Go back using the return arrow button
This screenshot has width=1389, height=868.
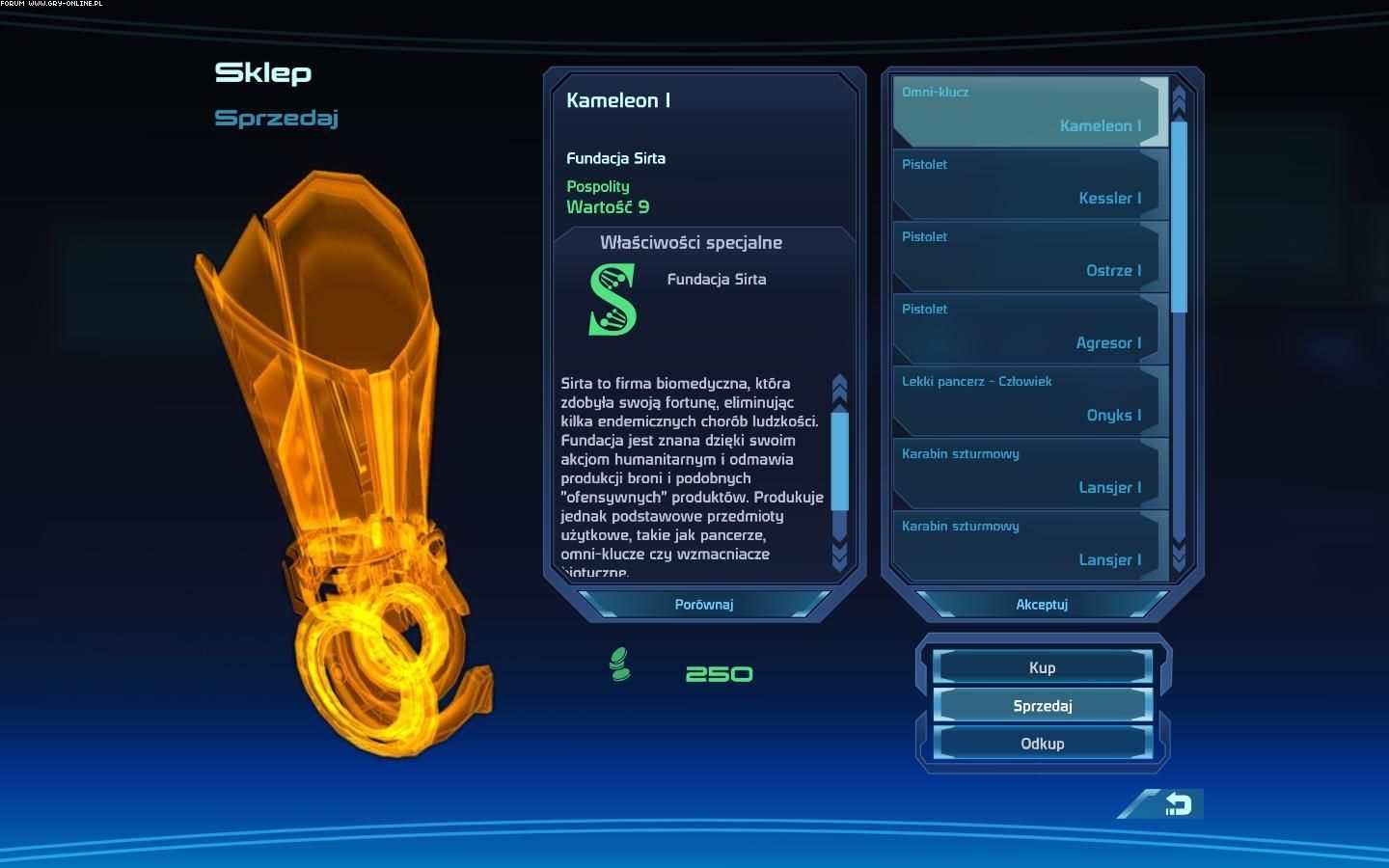(1178, 804)
